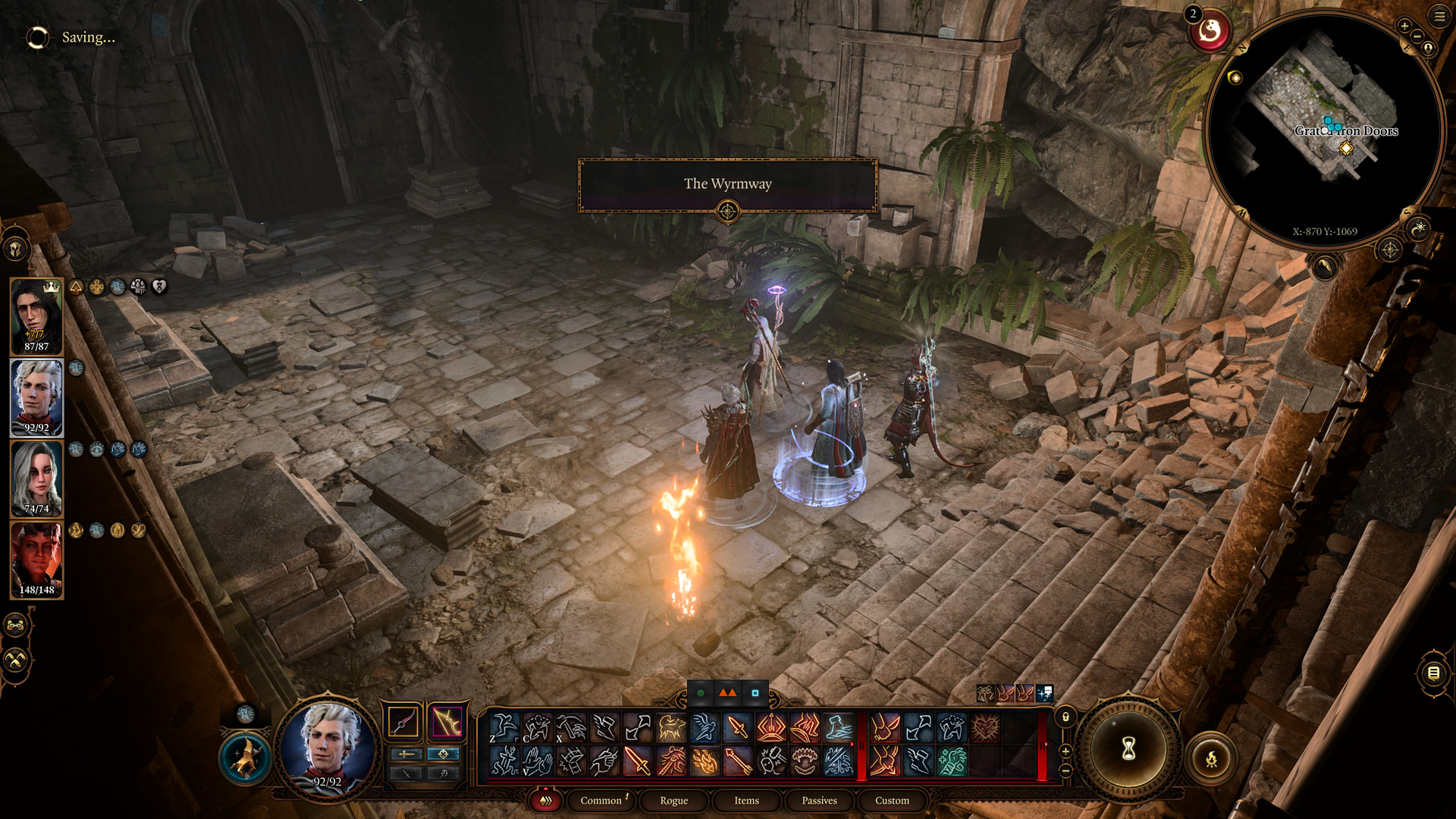The height and width of the screenshot is (819, 1456).
Task: Show the Items hotbar tab
Action: 746,801
